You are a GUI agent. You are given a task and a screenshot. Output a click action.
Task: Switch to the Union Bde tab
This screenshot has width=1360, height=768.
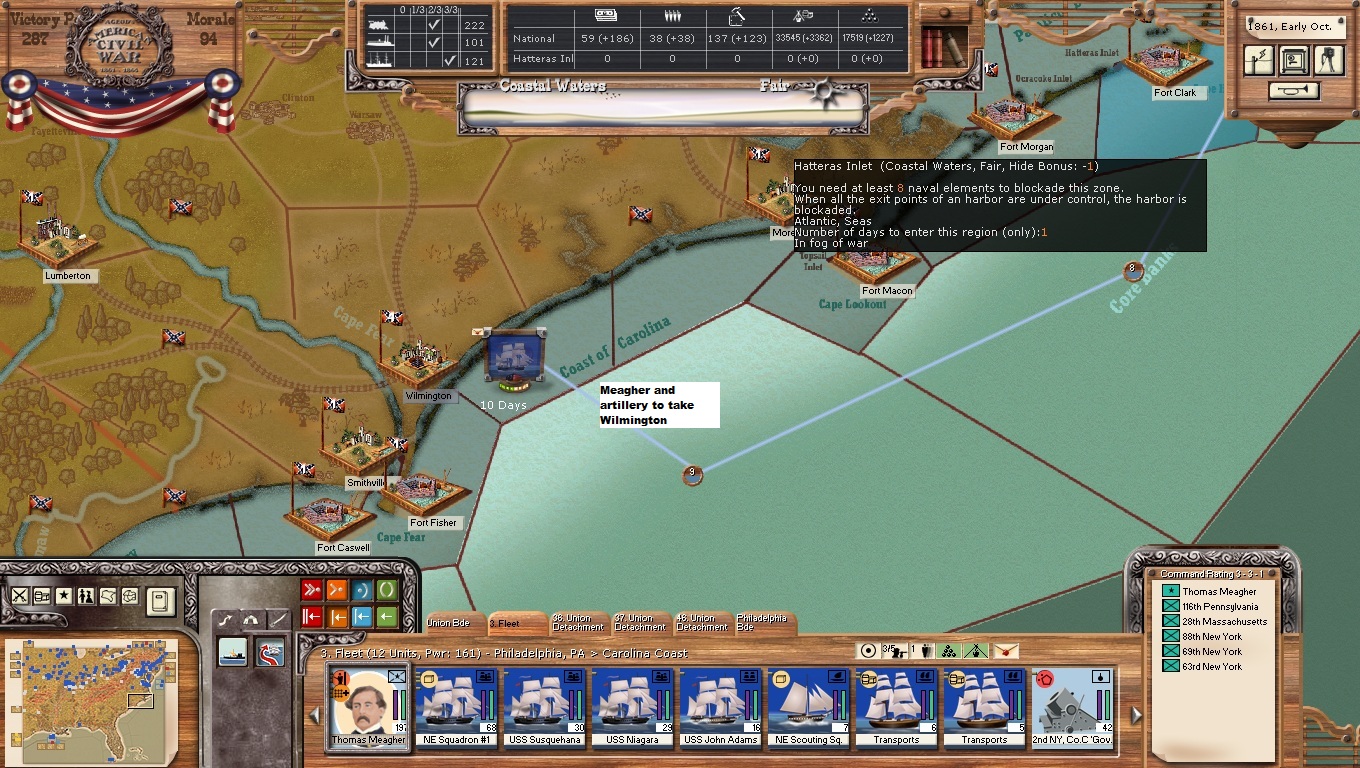coord(450,623)
